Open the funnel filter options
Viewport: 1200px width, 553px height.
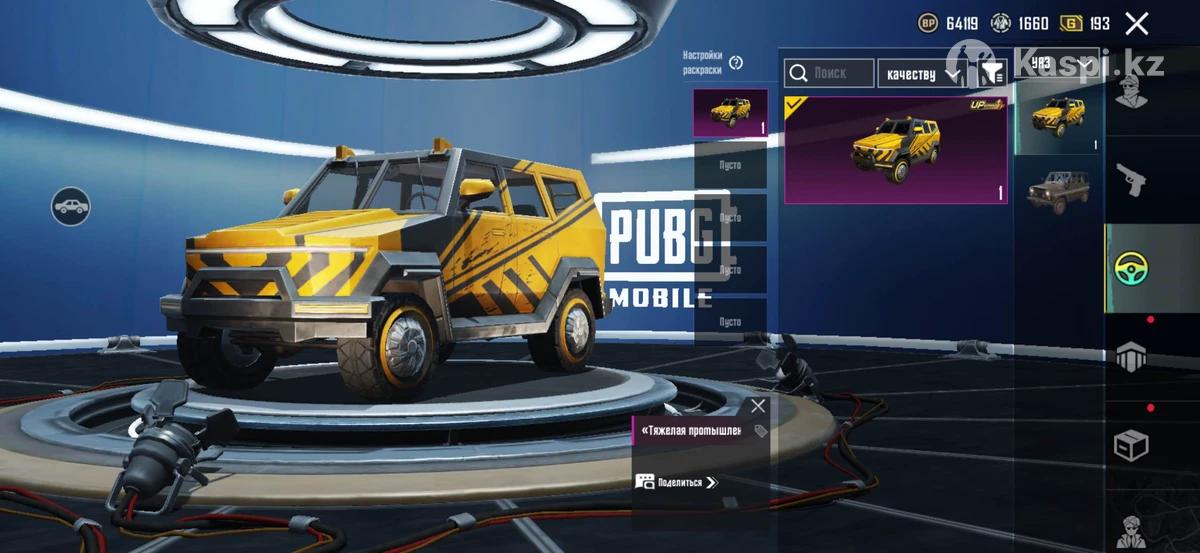992,73
